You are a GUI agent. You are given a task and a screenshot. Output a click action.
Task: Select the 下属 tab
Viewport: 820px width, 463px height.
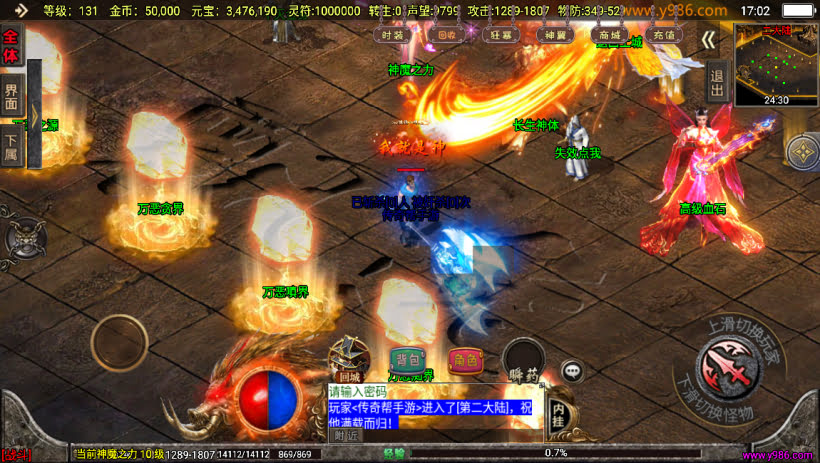tap(11, 147)
